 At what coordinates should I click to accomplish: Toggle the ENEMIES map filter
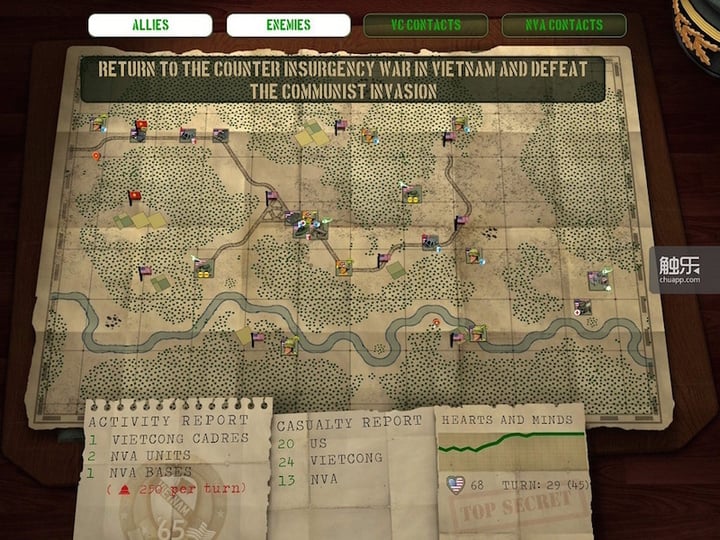tap(288, 25)
